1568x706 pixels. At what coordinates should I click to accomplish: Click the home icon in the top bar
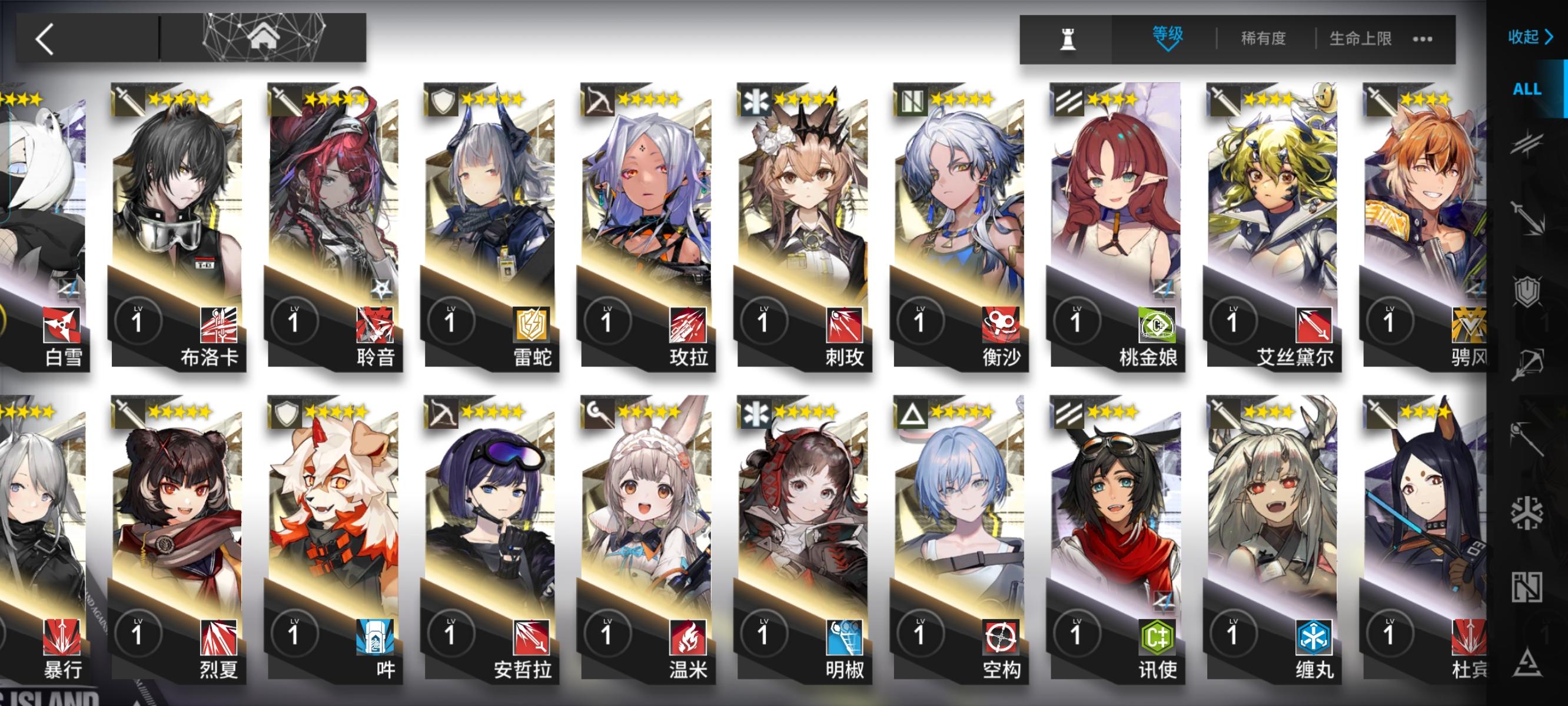click(265, 38)
